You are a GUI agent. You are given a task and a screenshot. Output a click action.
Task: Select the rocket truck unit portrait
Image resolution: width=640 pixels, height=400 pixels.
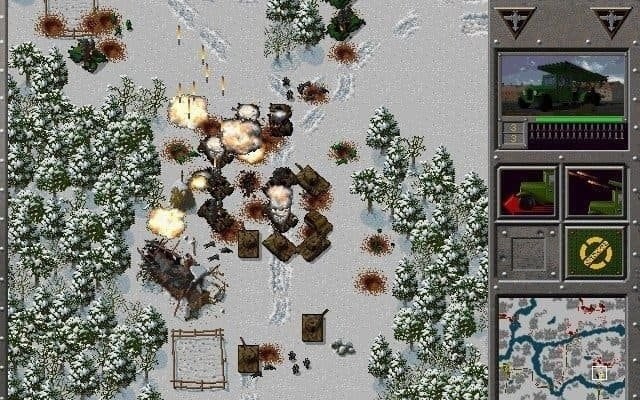click(x=563, y=86)
